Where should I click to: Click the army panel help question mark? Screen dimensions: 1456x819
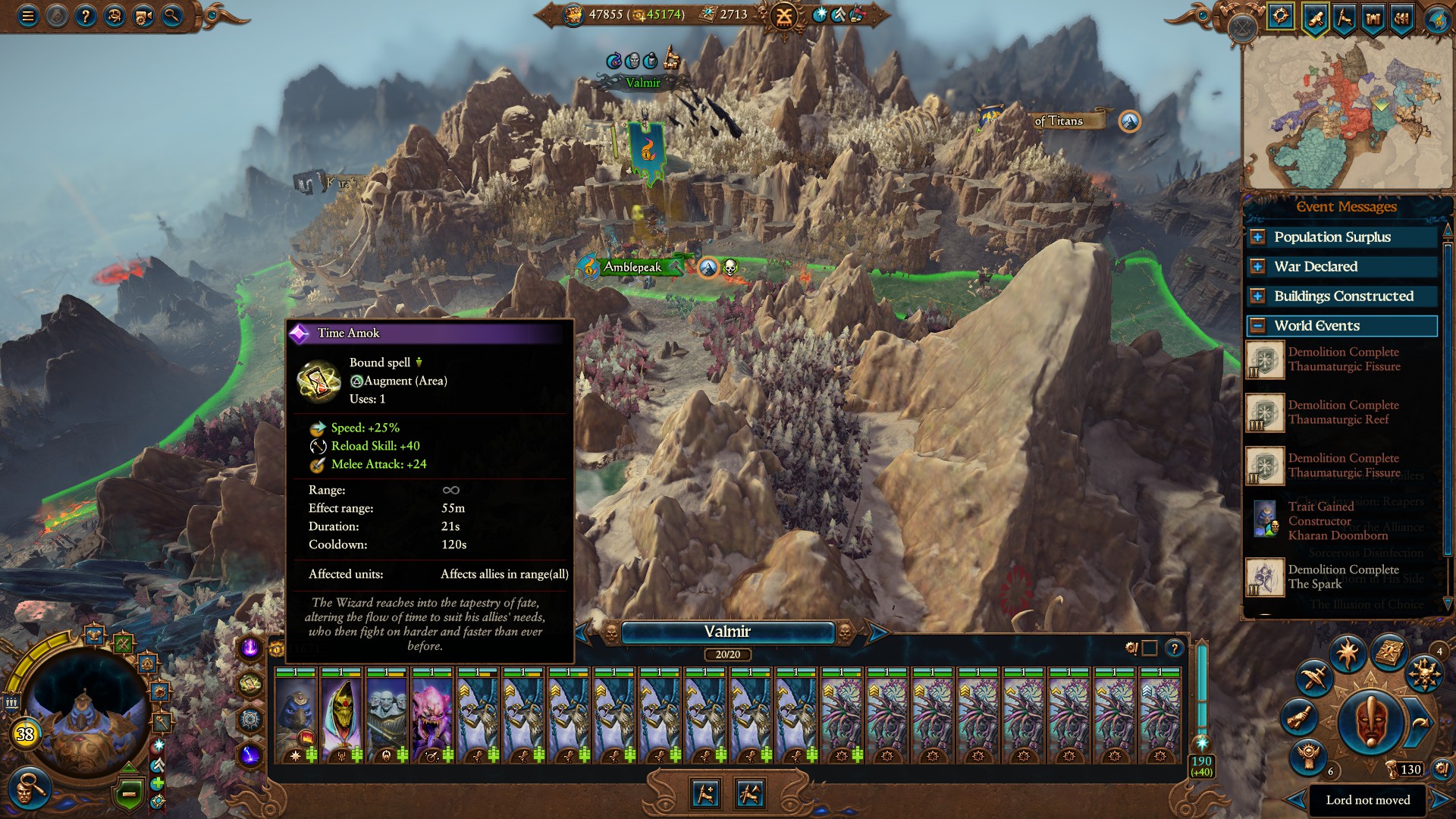[x=1174, y=648]
